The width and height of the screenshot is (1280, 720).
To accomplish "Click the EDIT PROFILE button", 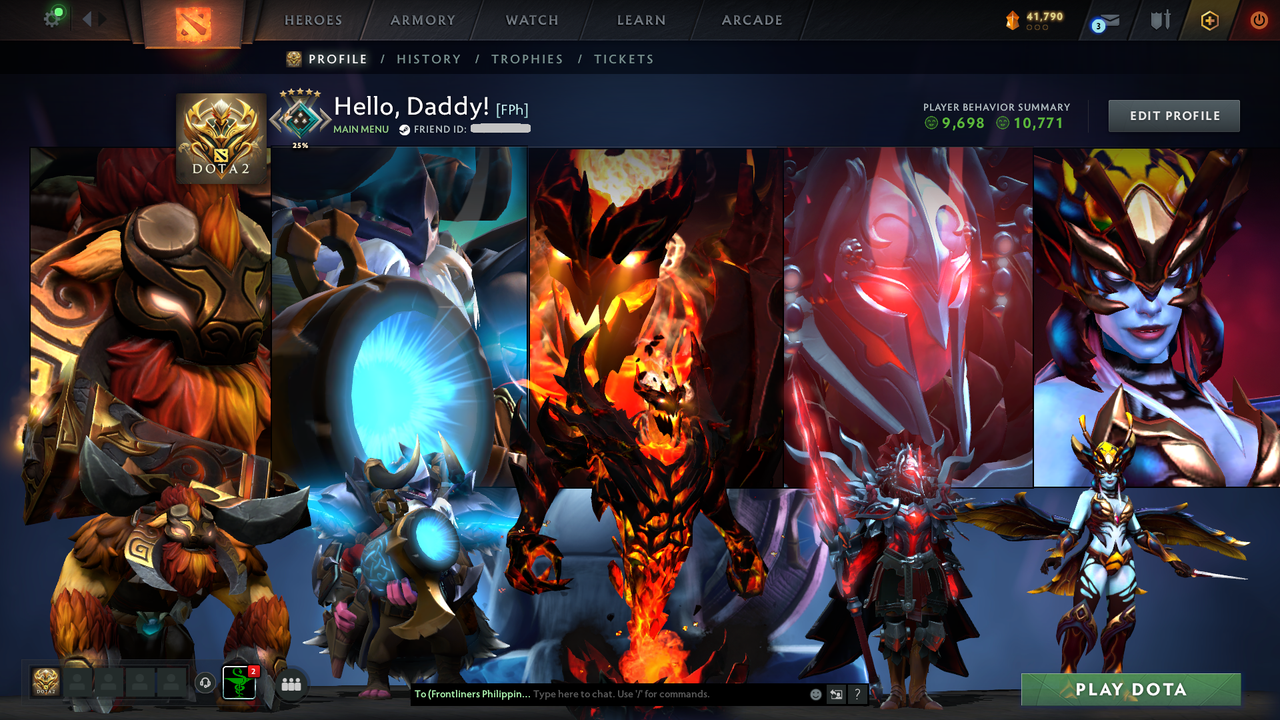I will (x=1173, y=115).
